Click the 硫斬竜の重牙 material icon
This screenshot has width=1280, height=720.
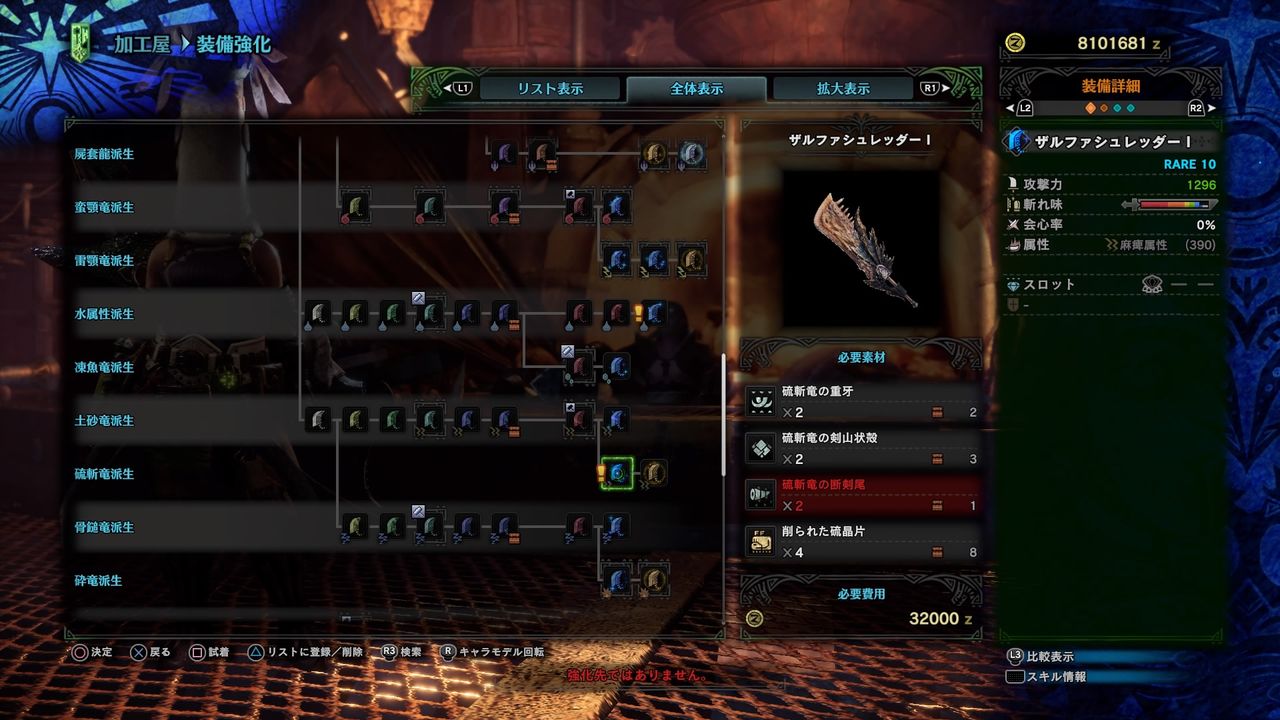[x=759, y=399]
